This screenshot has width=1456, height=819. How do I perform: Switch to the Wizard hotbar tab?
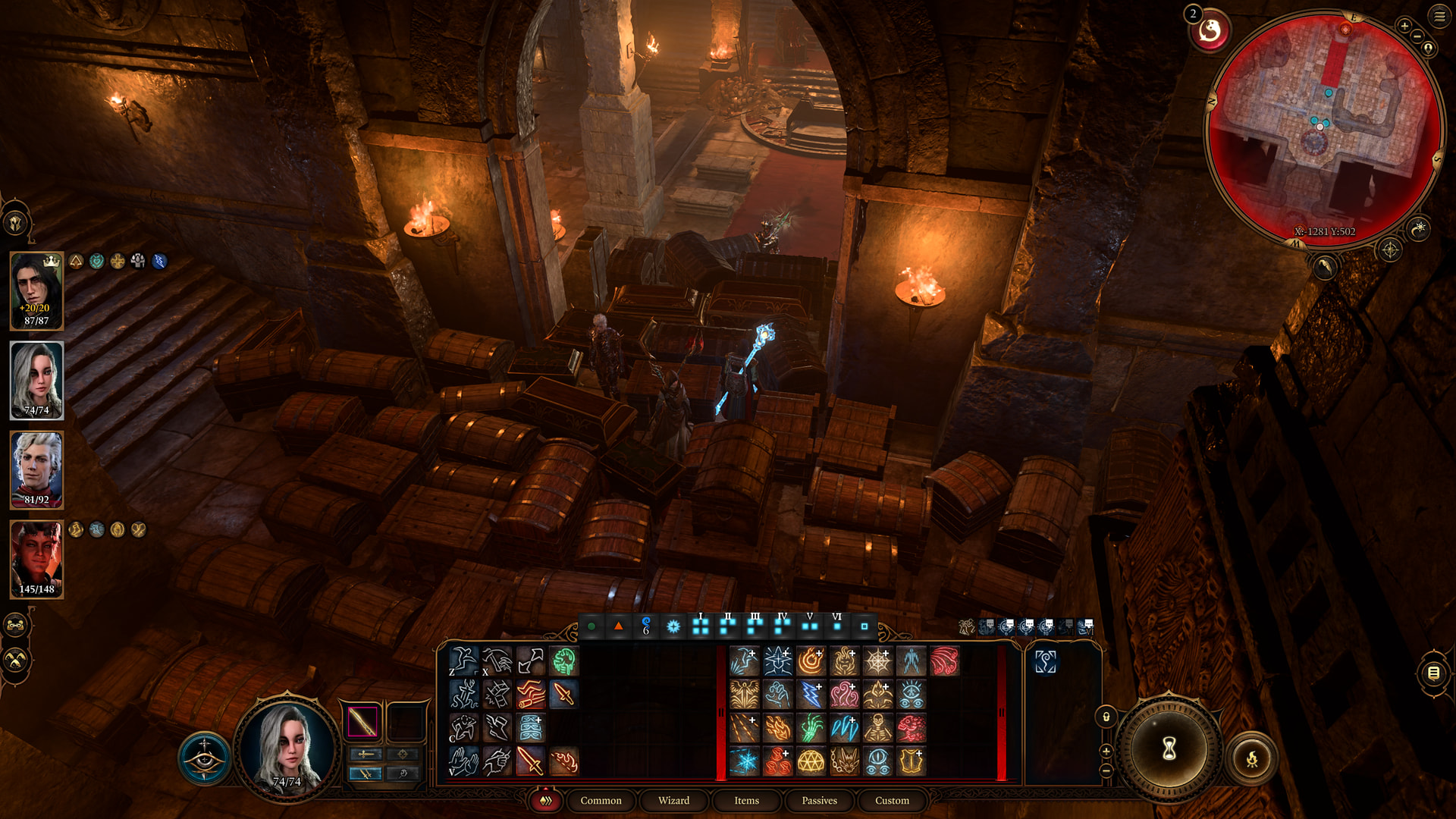[673, 800]
